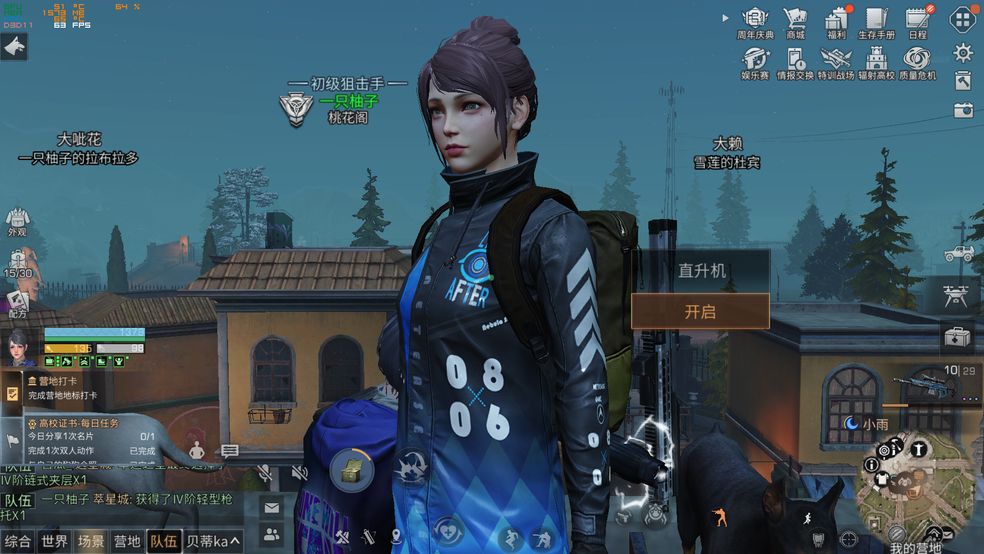Open the settings gear icon
Viewport: 984px width, 554px height.
tap(963, 52)
